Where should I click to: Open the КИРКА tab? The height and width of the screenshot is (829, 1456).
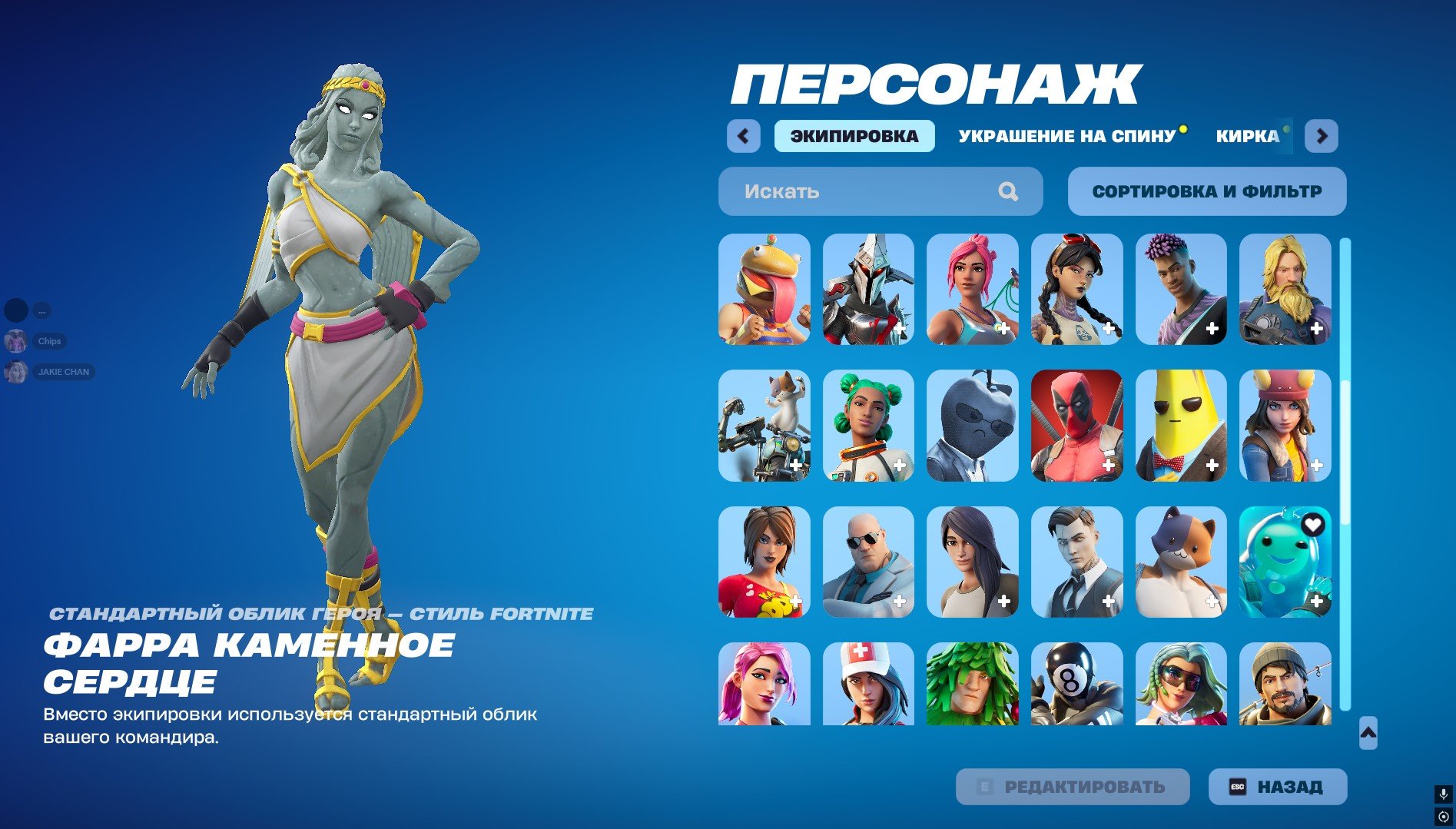click(x=1246, y=135)
